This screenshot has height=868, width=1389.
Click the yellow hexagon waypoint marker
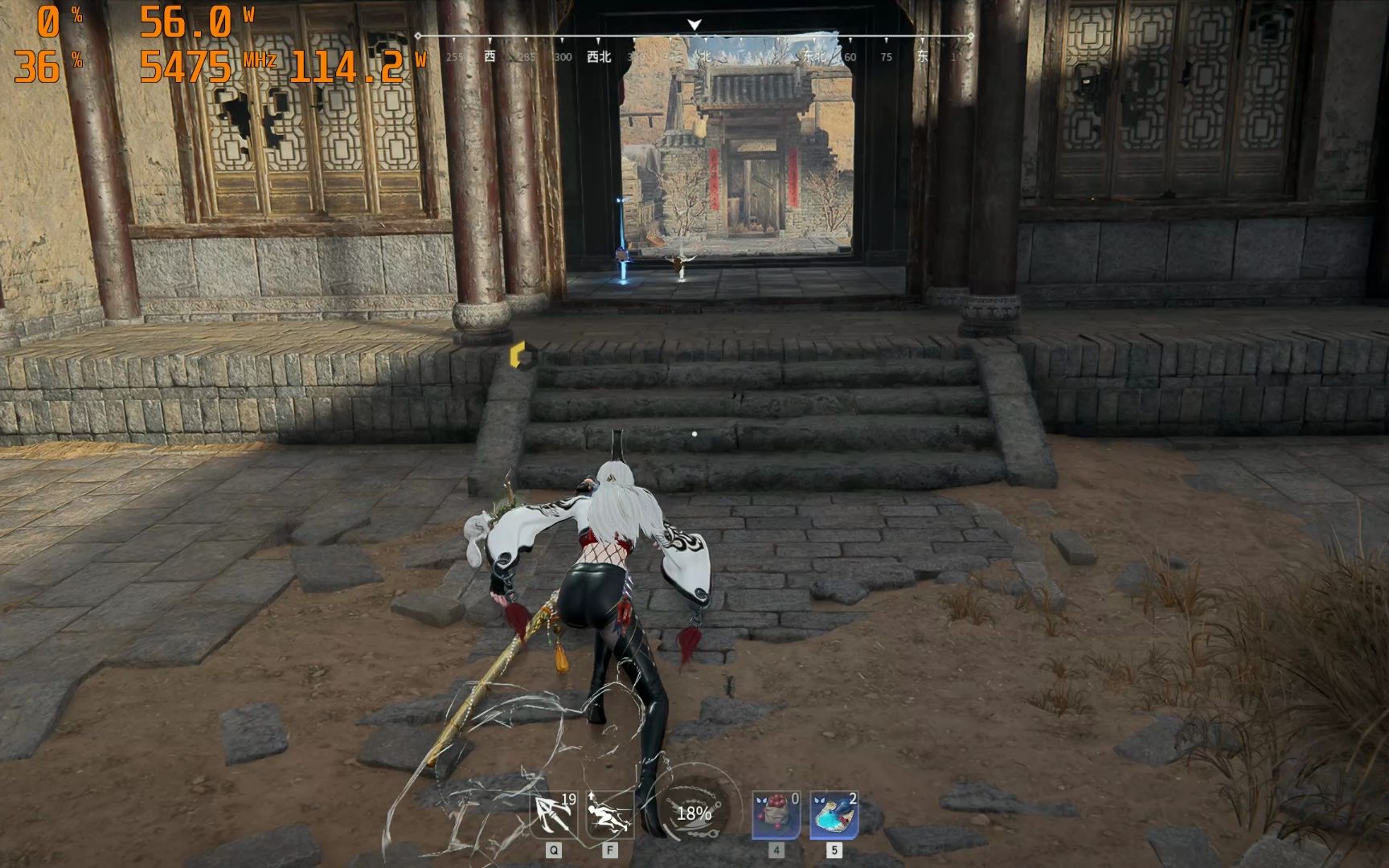coord(518,354)
